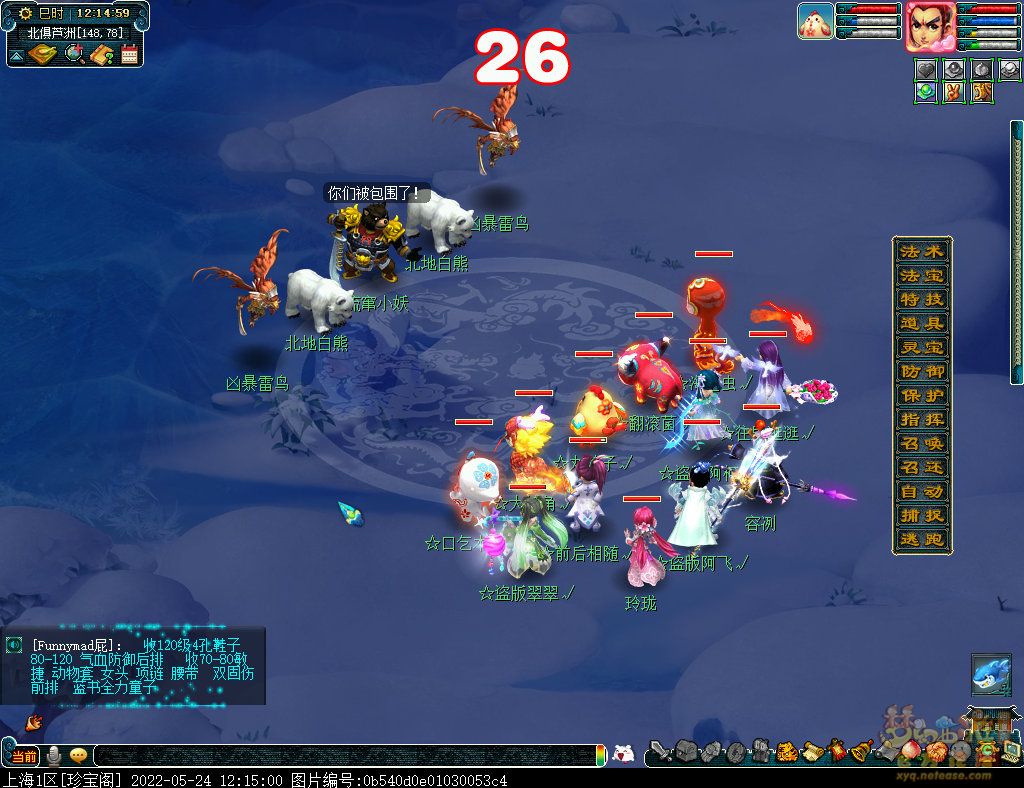Choose the 法宝 battle command

click(921, 275)
